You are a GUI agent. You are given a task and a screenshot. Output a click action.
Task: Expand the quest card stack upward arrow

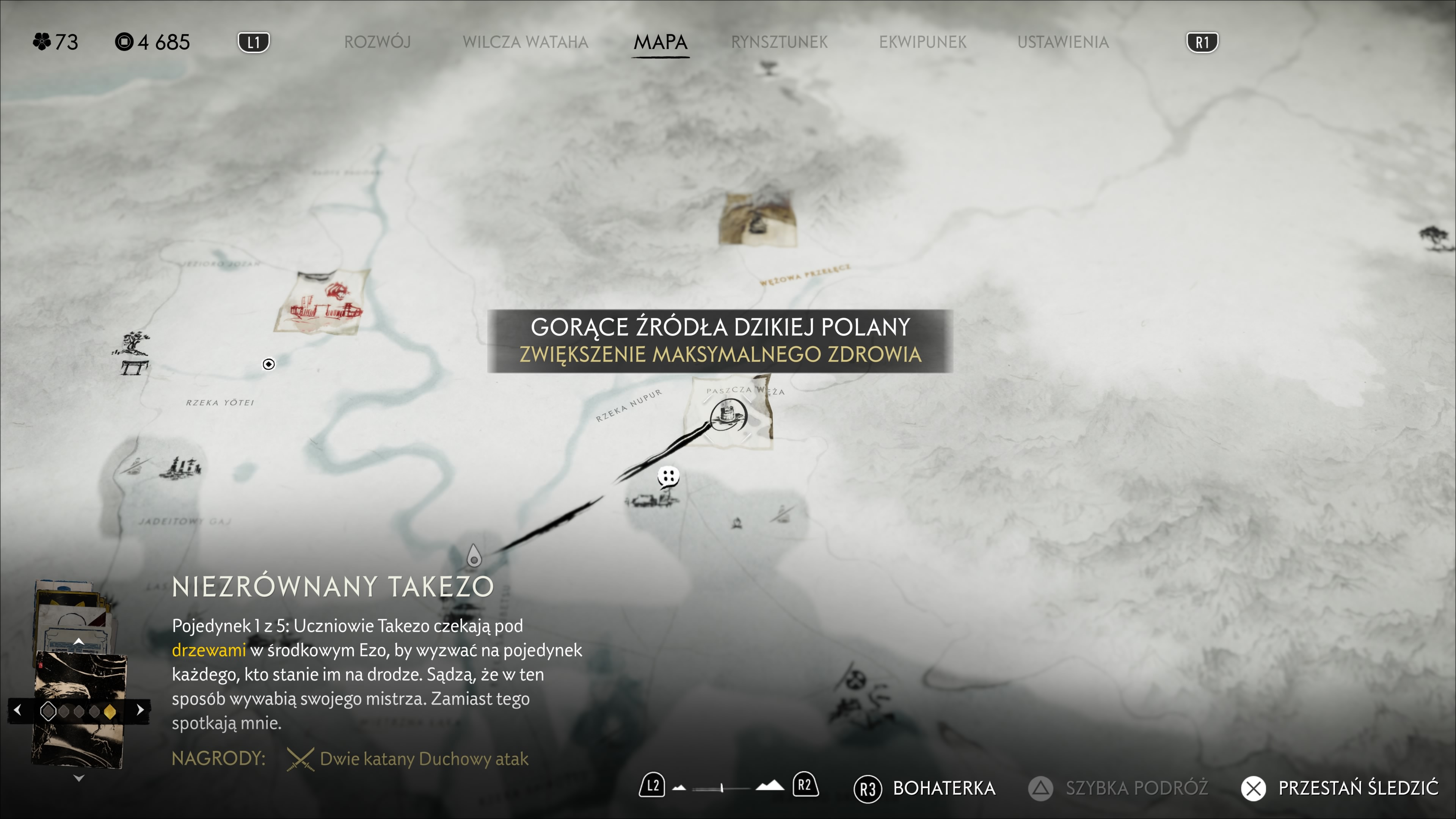click(78, 642)
